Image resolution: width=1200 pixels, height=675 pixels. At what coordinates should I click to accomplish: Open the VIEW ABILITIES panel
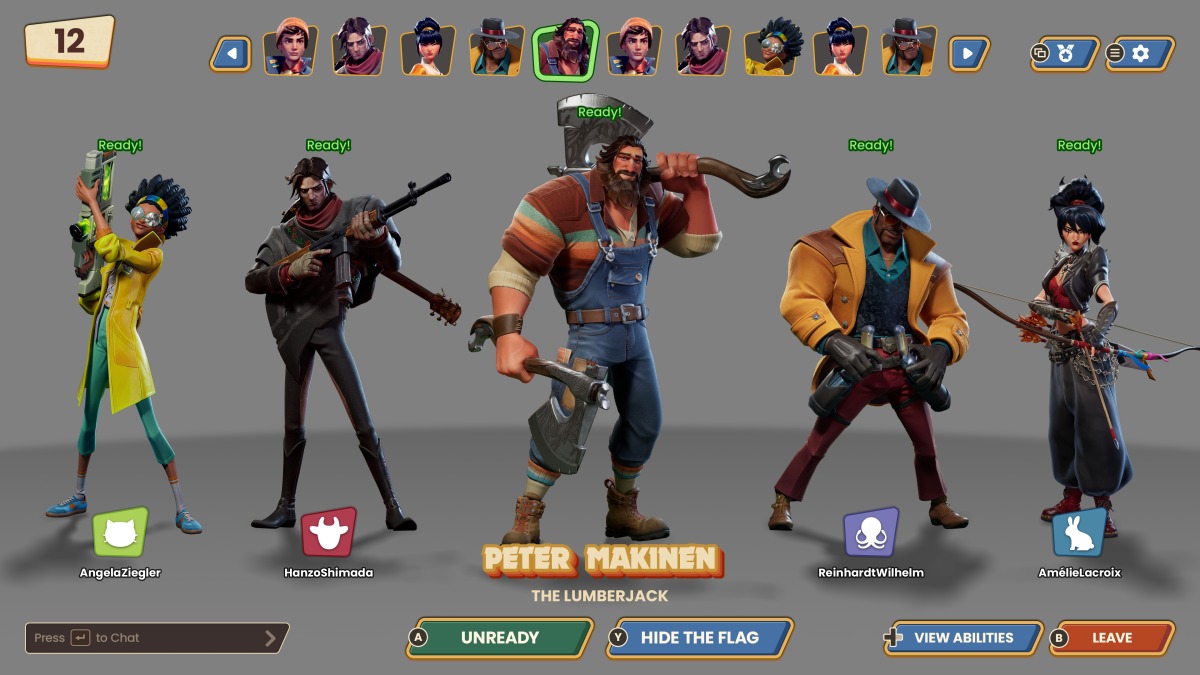point(963,638)
